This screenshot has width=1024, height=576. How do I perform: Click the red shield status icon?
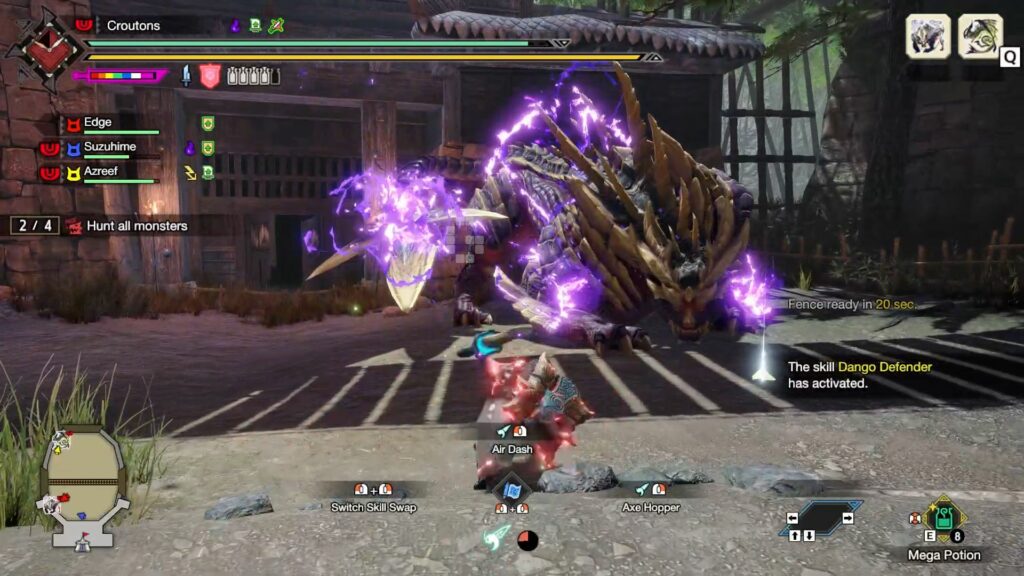(210, 76)
